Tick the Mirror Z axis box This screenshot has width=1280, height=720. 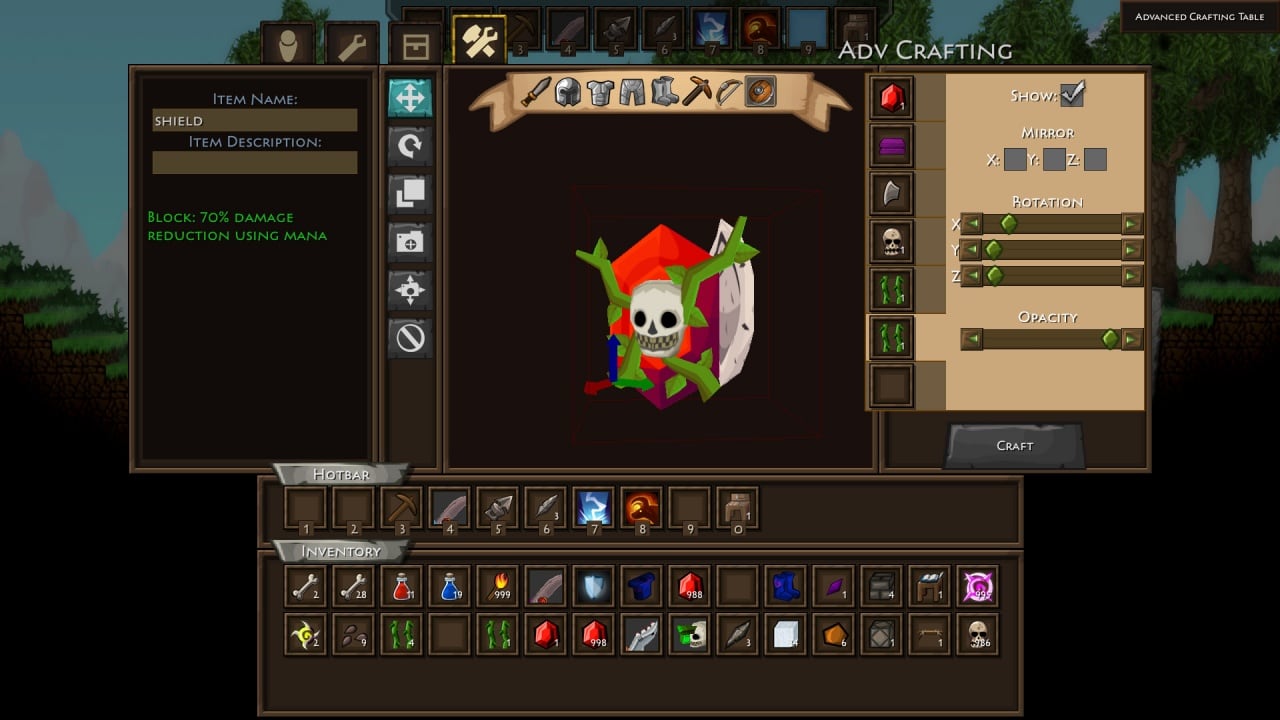1095,159
